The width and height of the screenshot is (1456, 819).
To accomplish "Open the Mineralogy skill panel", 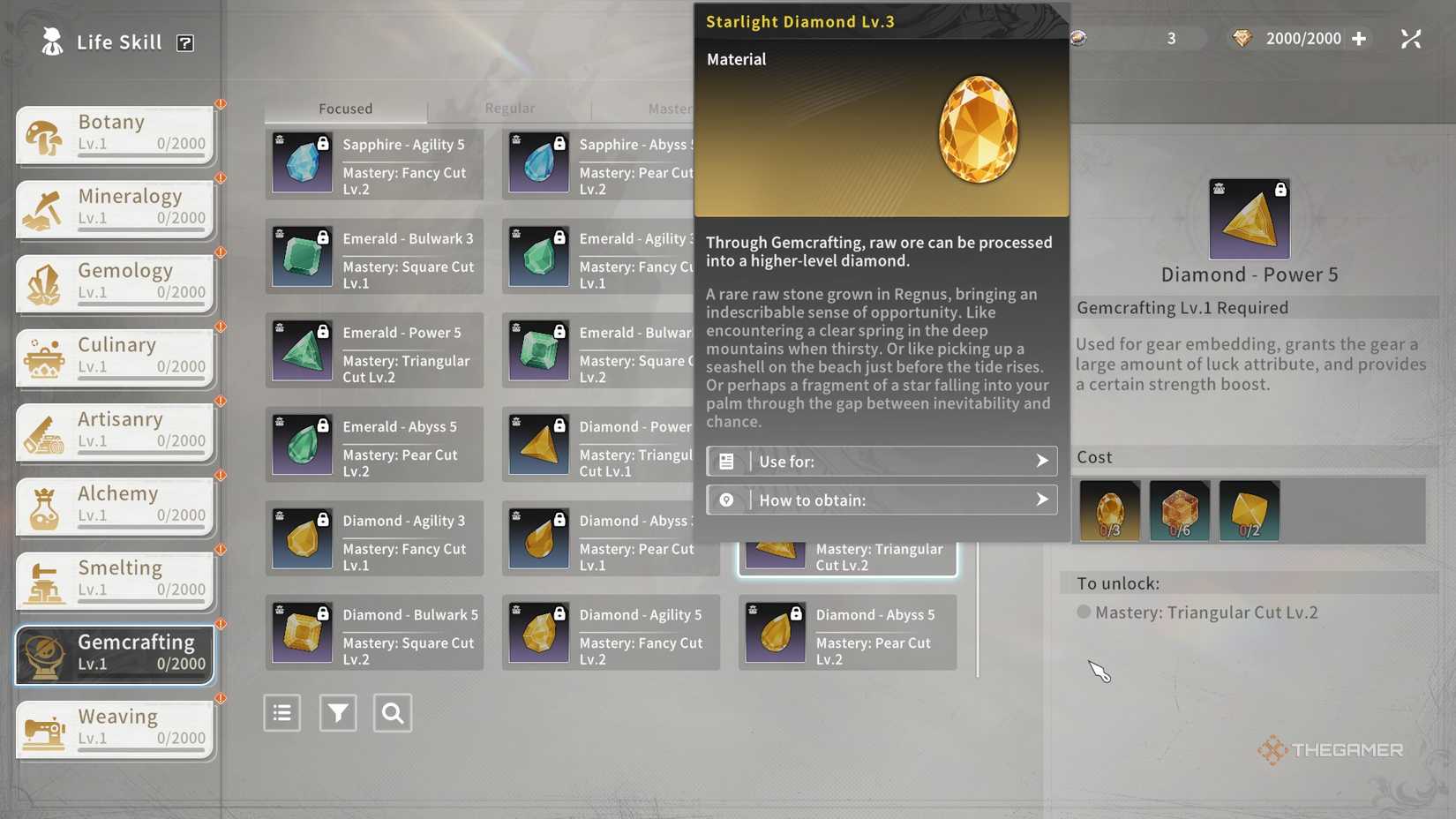I will coord(41,208).
